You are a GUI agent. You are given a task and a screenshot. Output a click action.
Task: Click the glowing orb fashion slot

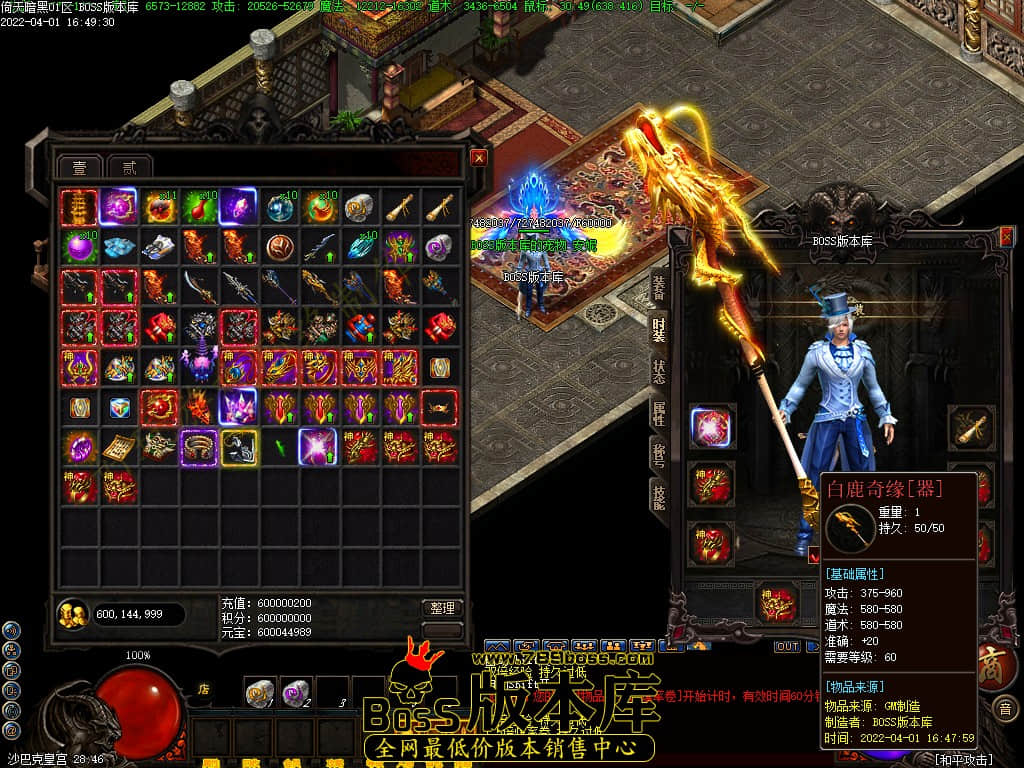point(712,426)
